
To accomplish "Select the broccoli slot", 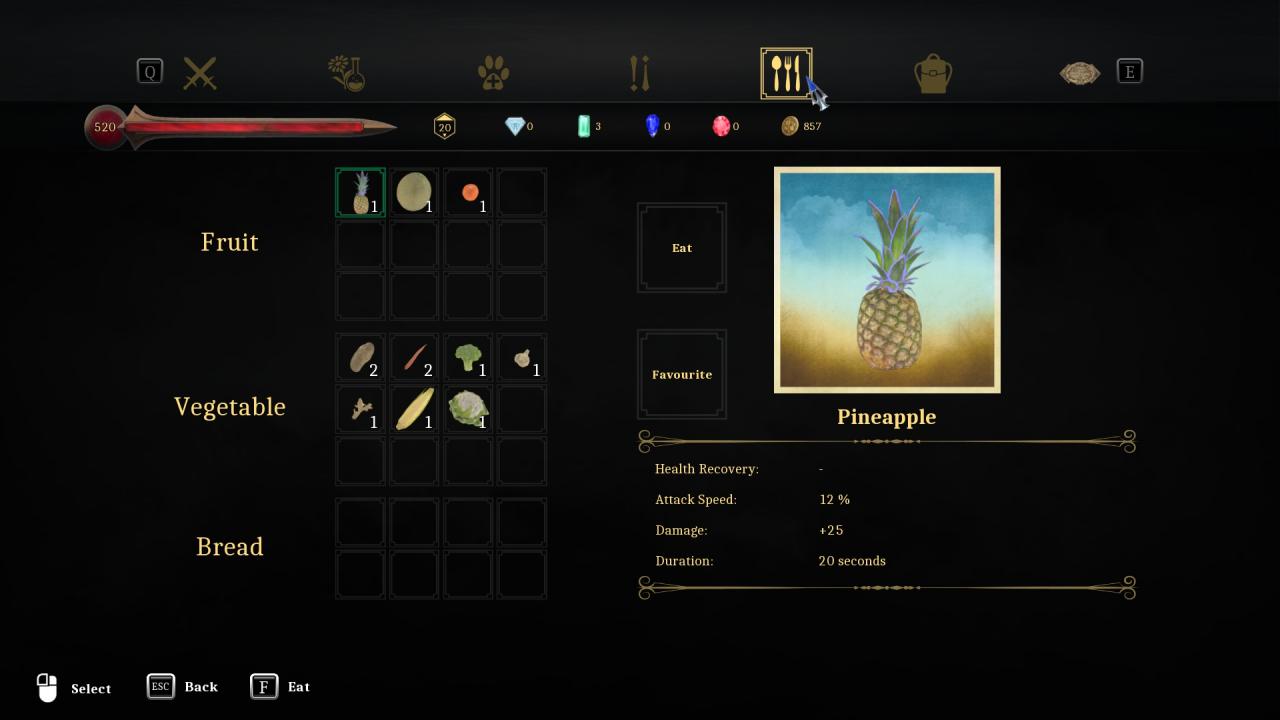I will tap(468, 357).
